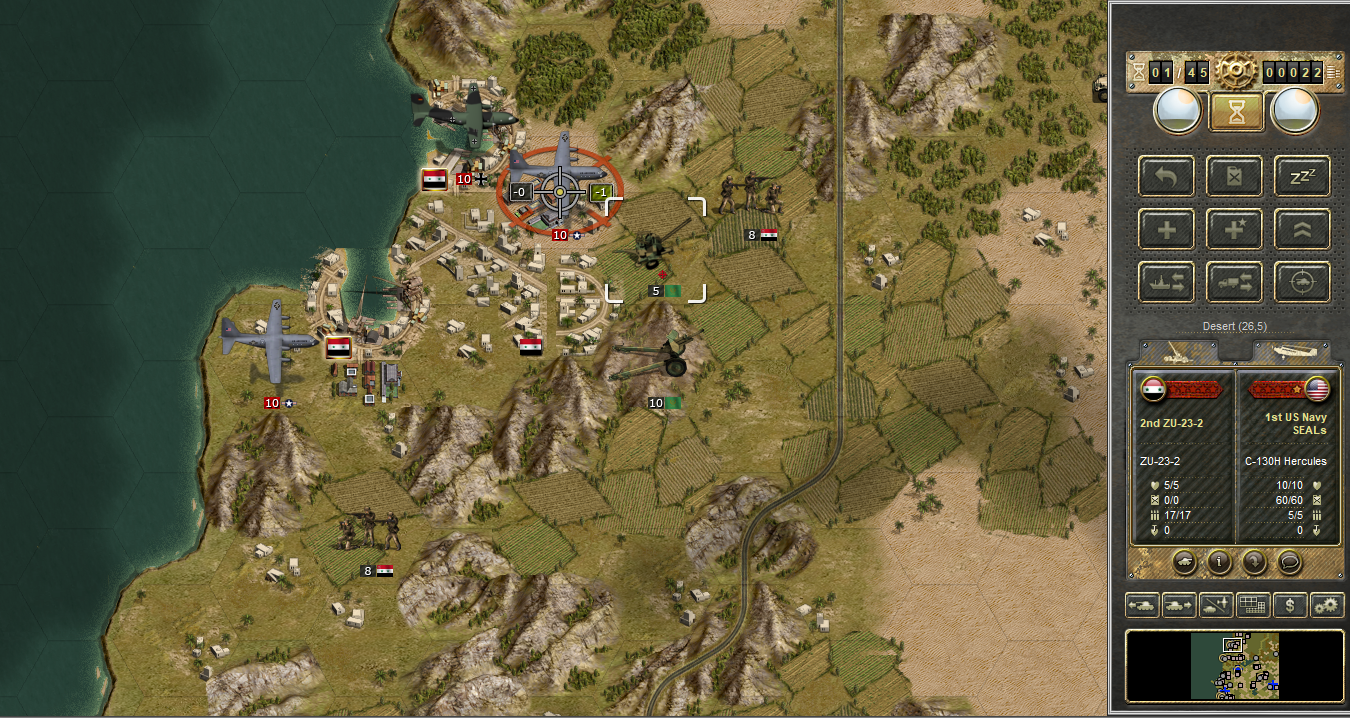Click the fuel canister supply button
The height and width of the screenshot is (718, 1350).
pyautogui.click(x=1234, y=177)
